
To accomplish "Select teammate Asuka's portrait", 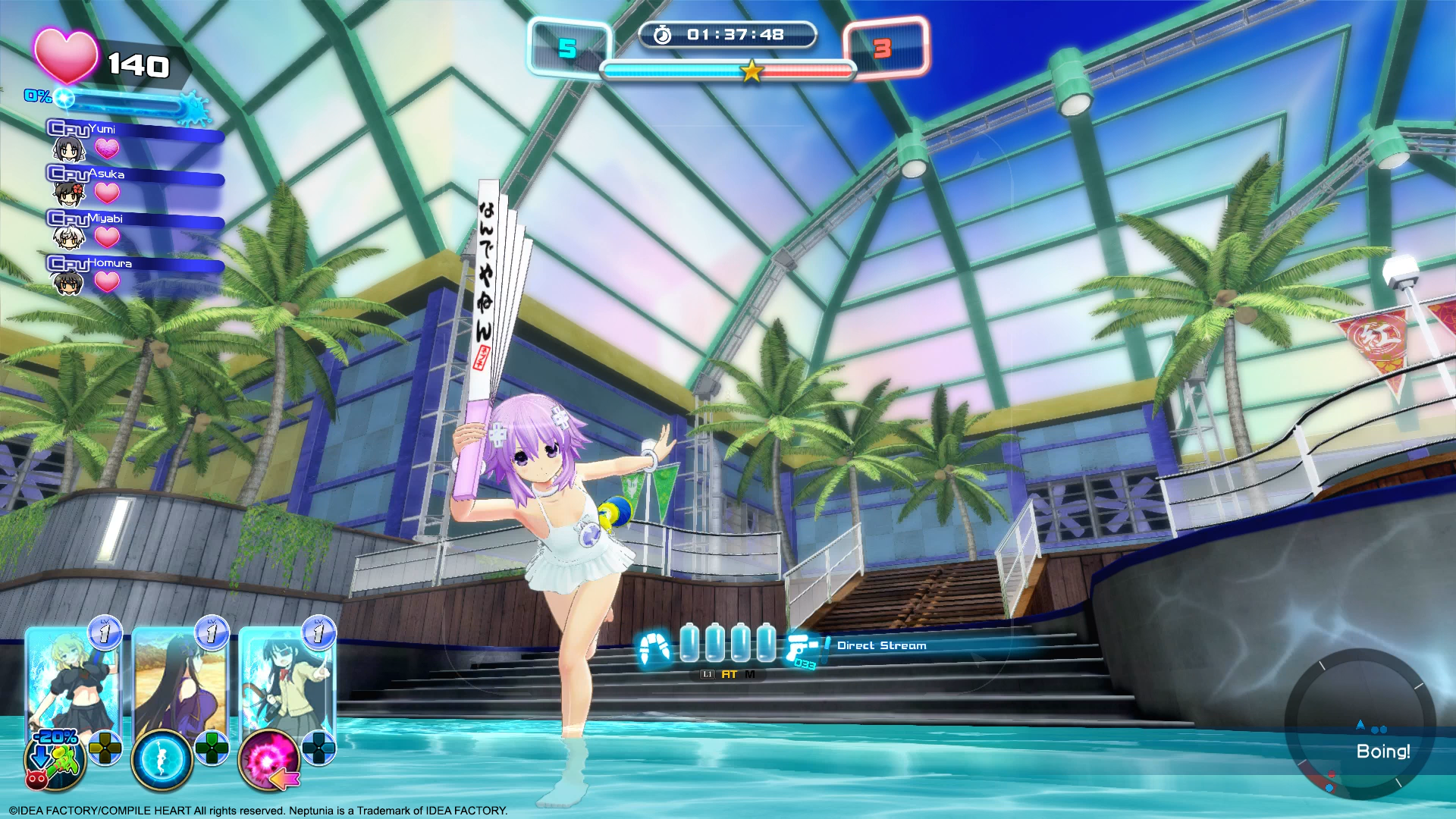I will point(68,194).
